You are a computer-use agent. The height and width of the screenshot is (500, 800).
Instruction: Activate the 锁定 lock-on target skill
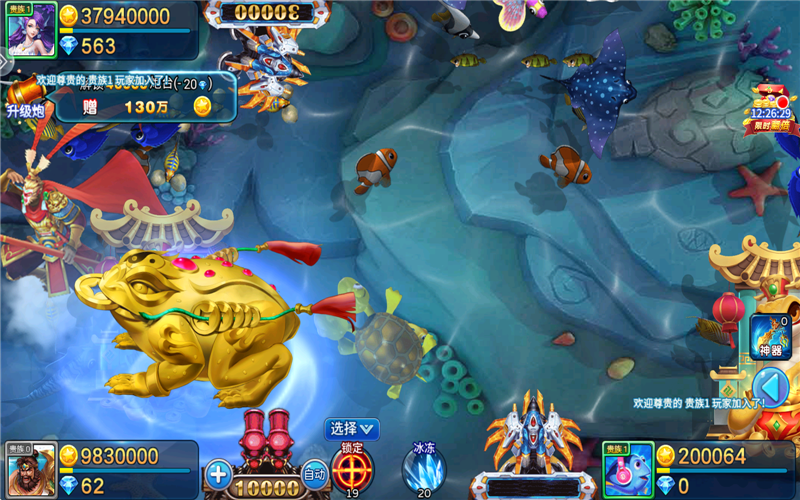tap(352, 466)
